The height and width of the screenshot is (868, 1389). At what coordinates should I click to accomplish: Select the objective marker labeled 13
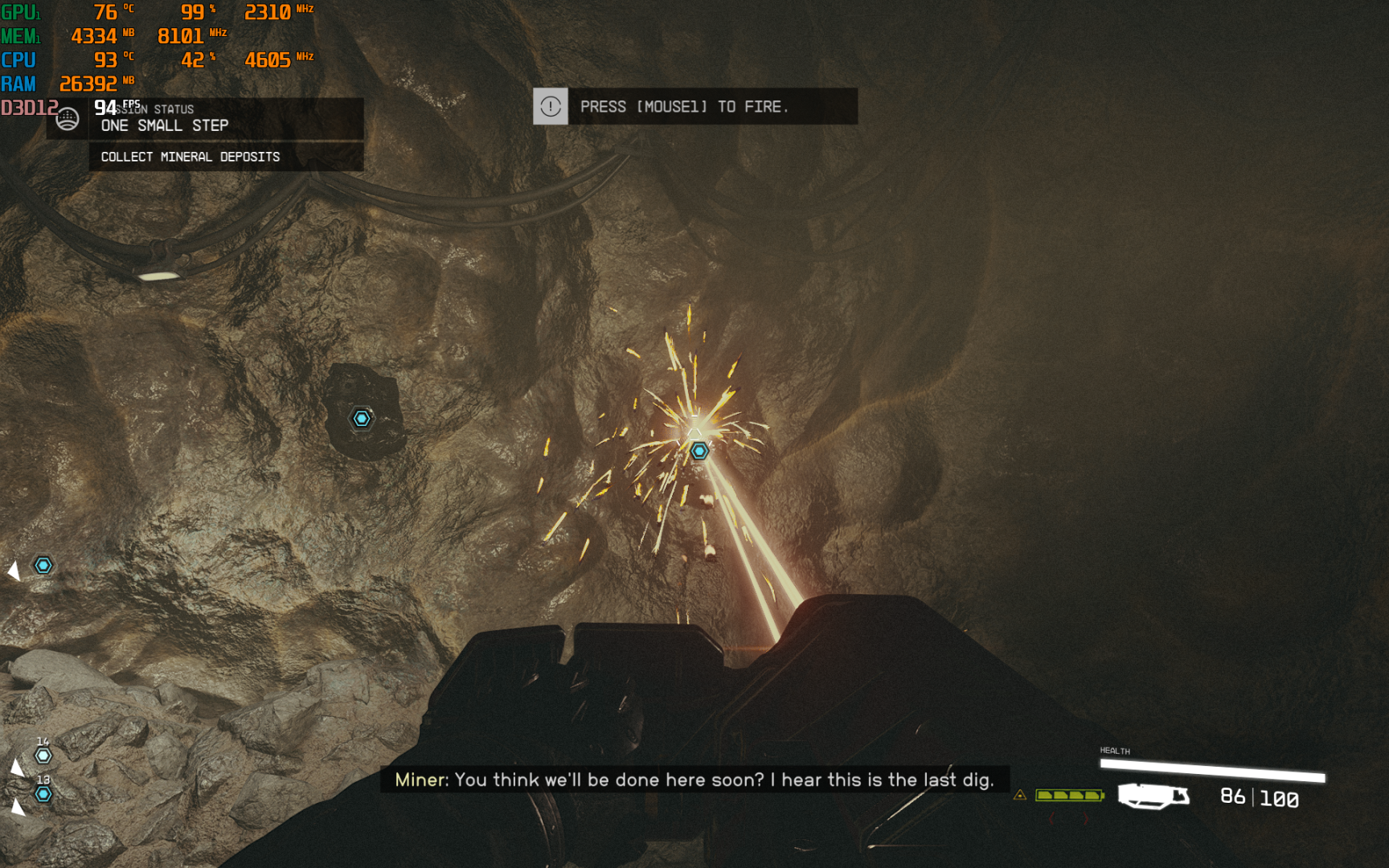pos(43,794)
